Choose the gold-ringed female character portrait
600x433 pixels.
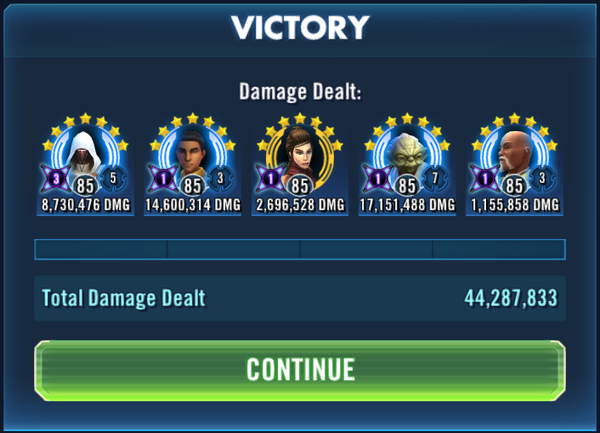[300, 155]
